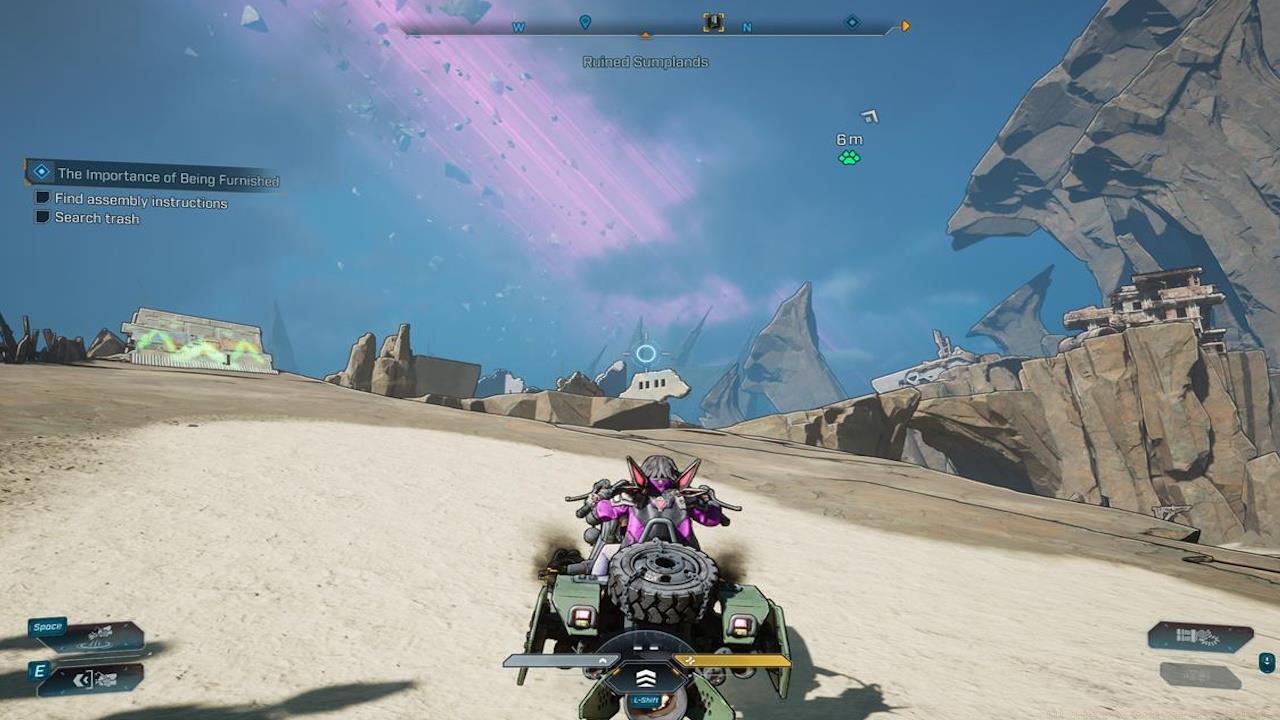
Task: Check off the Find assembly instructions objective
Action: [42, 199]
